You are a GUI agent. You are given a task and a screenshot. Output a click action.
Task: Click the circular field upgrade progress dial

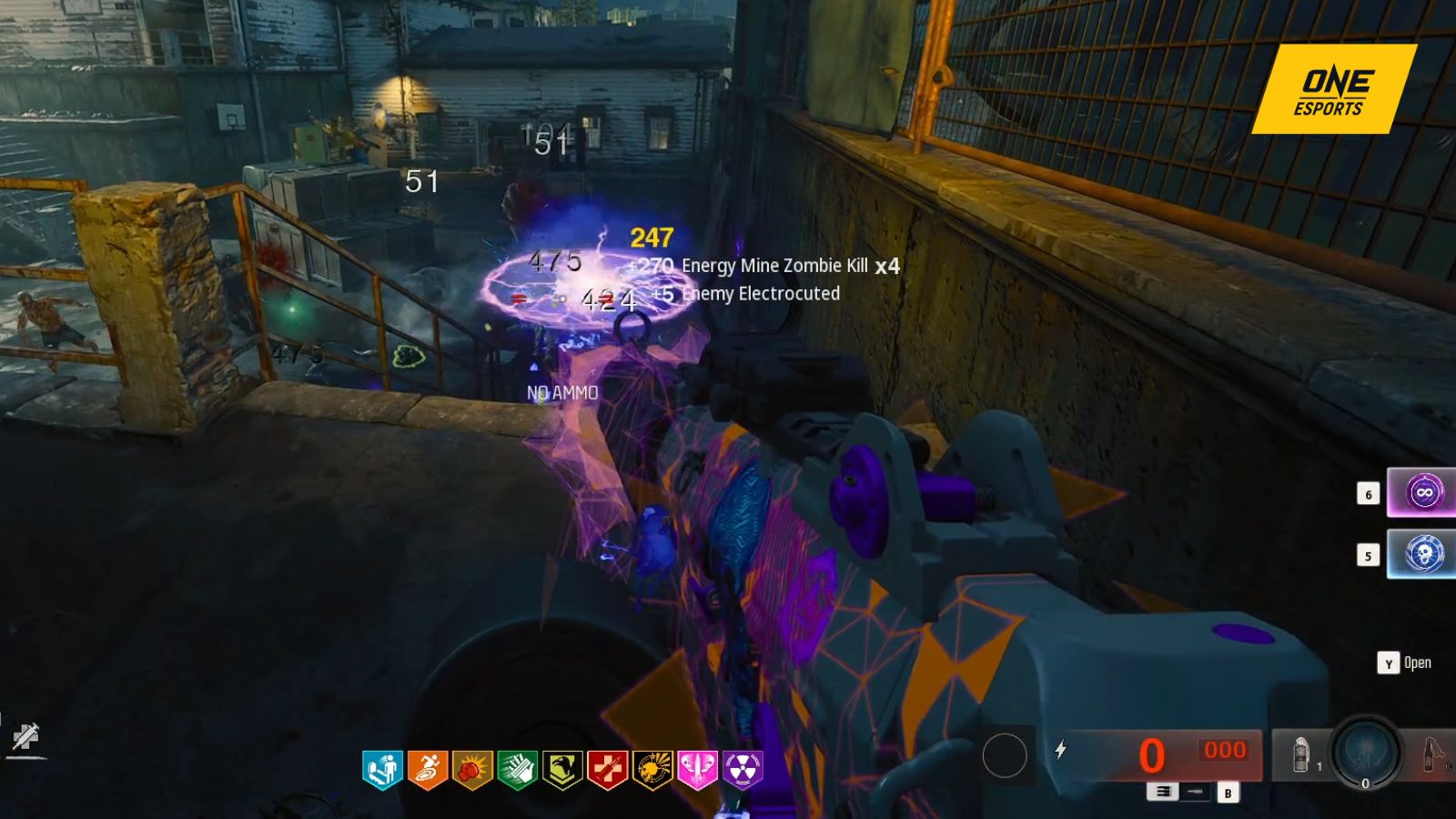point(1364,753)
